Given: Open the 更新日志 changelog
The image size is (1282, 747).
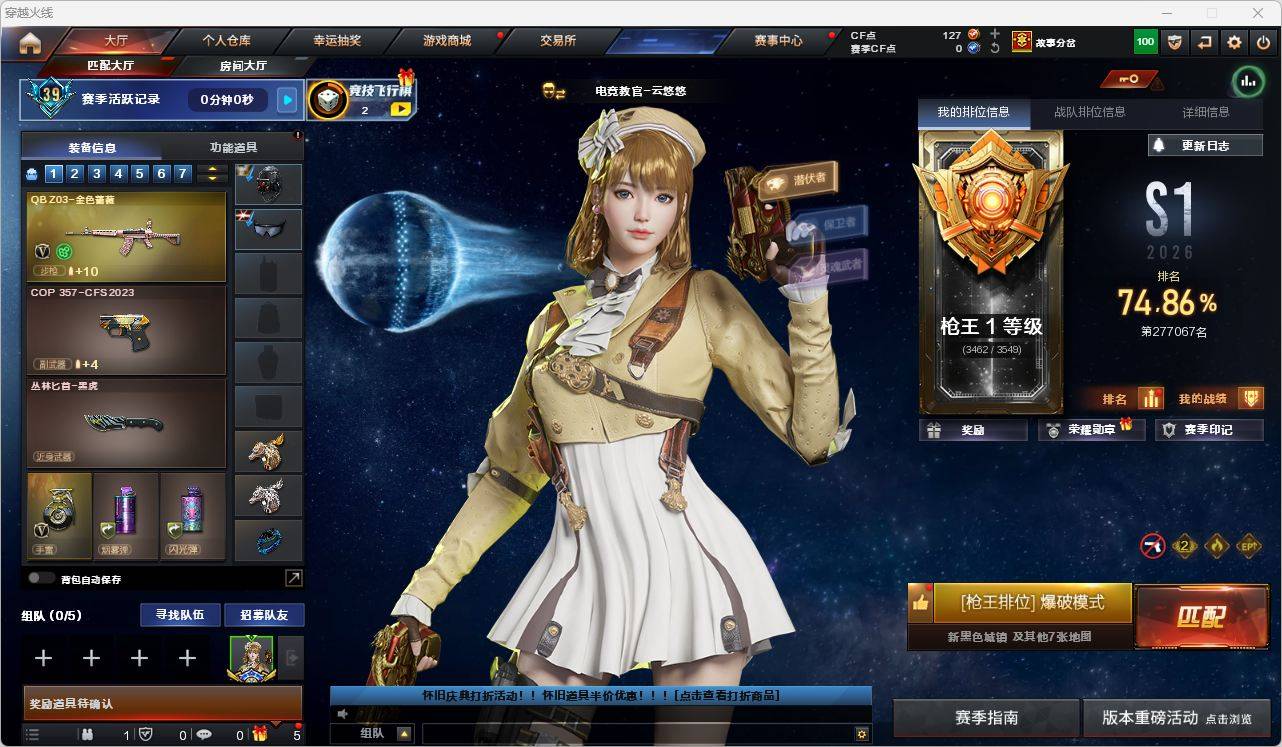Looking at the screenshot, I should [1205, 145].
